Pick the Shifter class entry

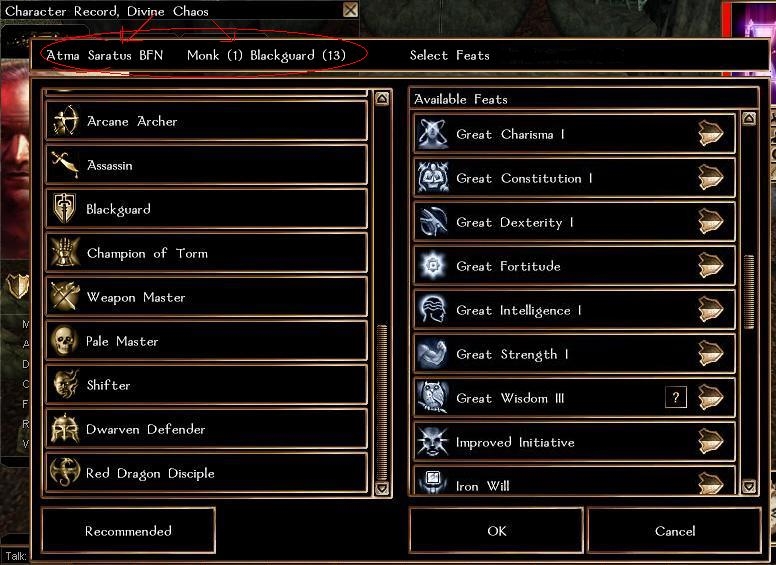[x=206, y=386]
